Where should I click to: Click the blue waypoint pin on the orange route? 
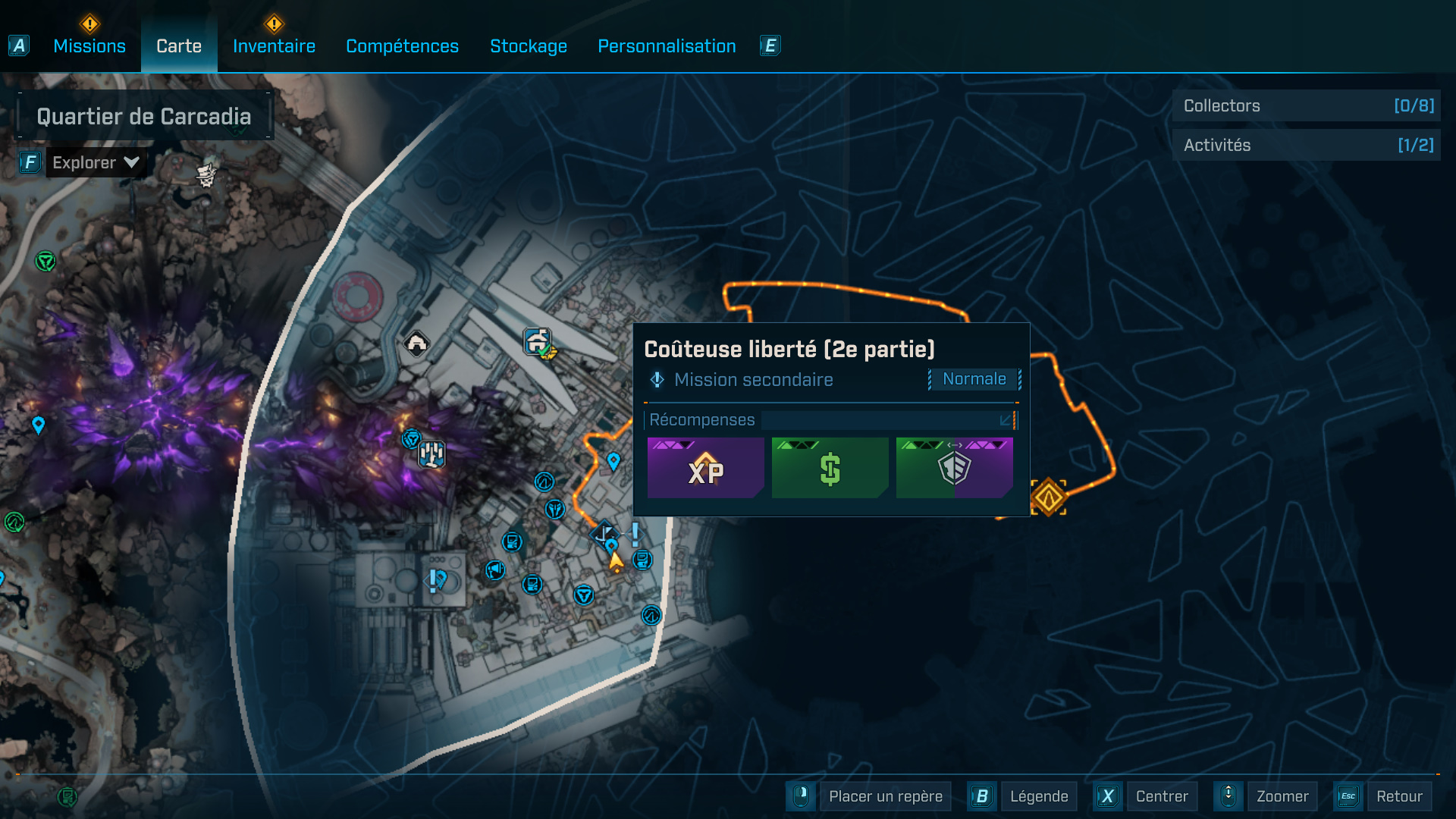pos(613,460)
